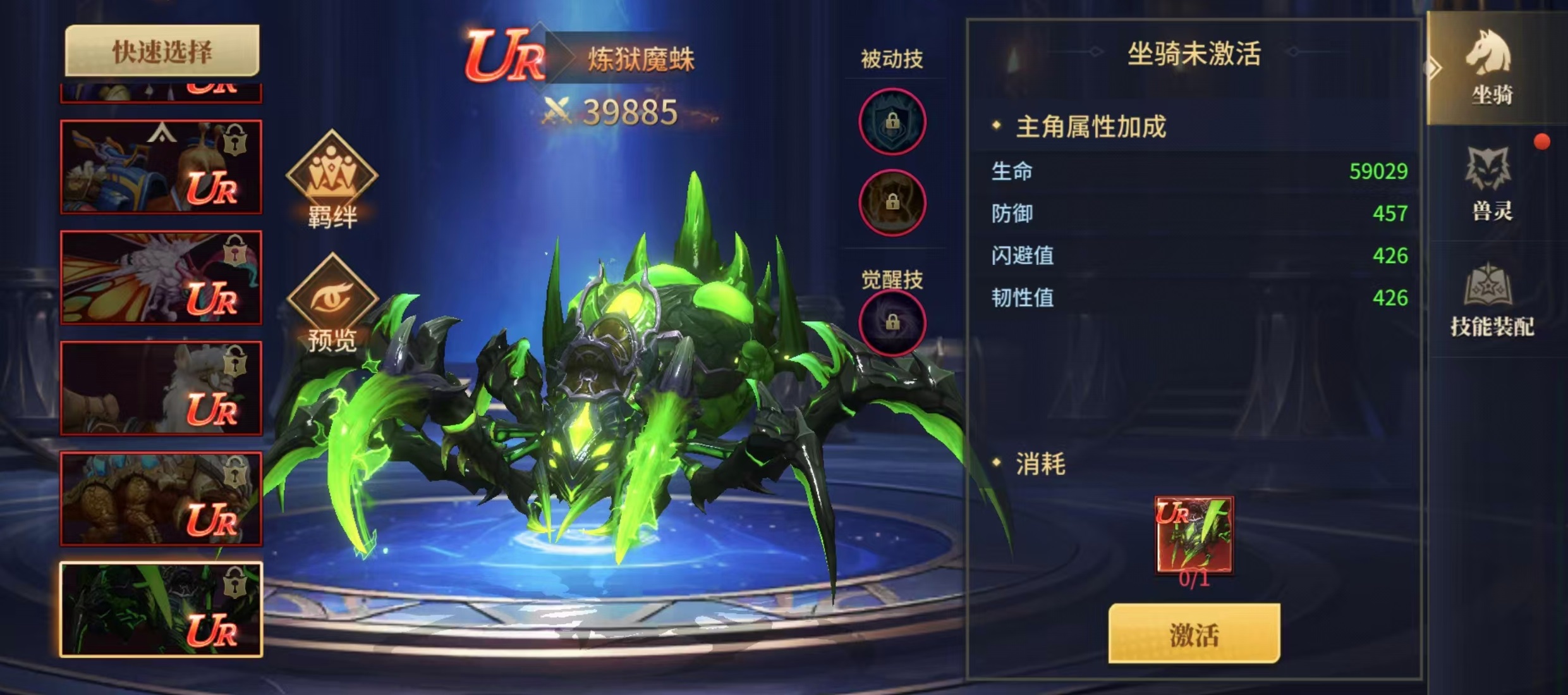Screen dimensions: 1568x695
Task: View the locked brown passive skill icon
Action: click(x=892, y=202)
